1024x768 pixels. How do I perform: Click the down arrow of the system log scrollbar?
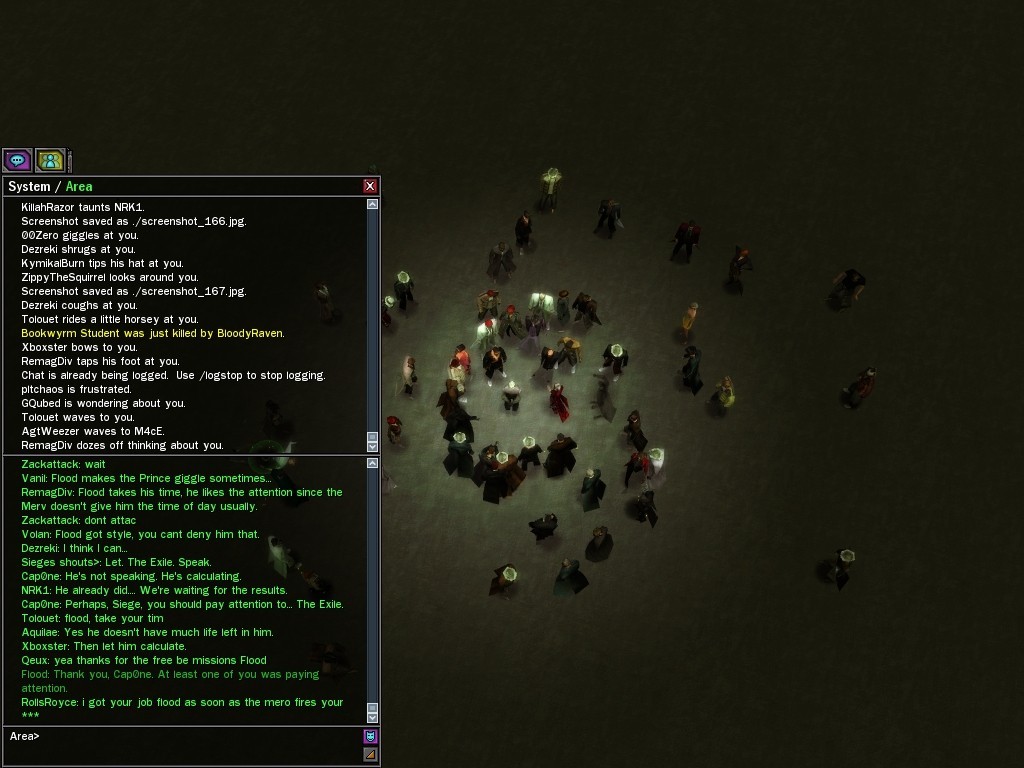(x=373, y=447)
